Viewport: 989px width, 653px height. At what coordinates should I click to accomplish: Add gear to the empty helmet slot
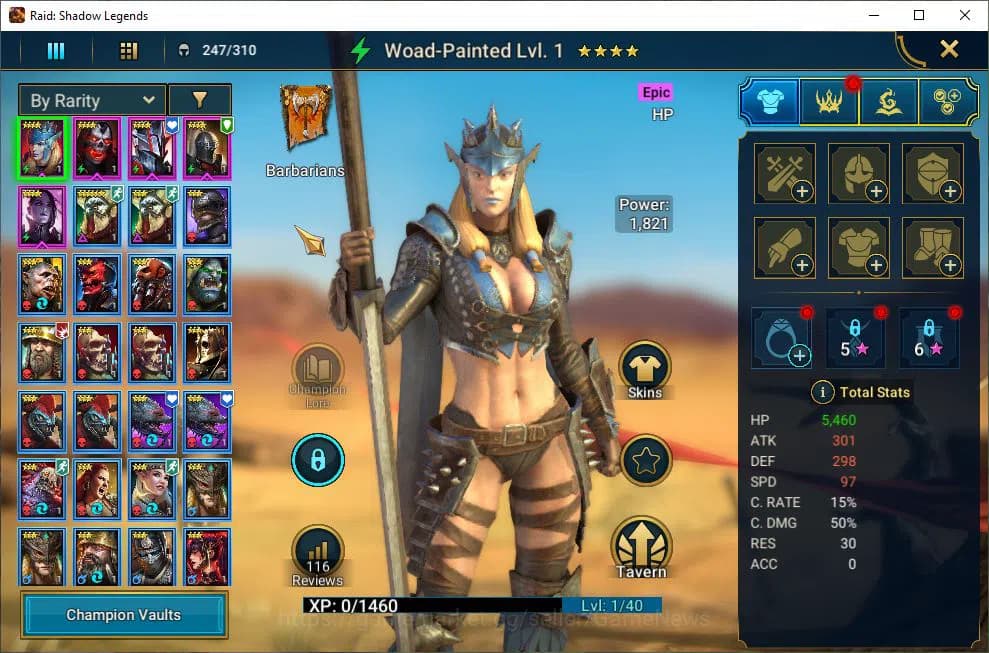click(858, 173)
